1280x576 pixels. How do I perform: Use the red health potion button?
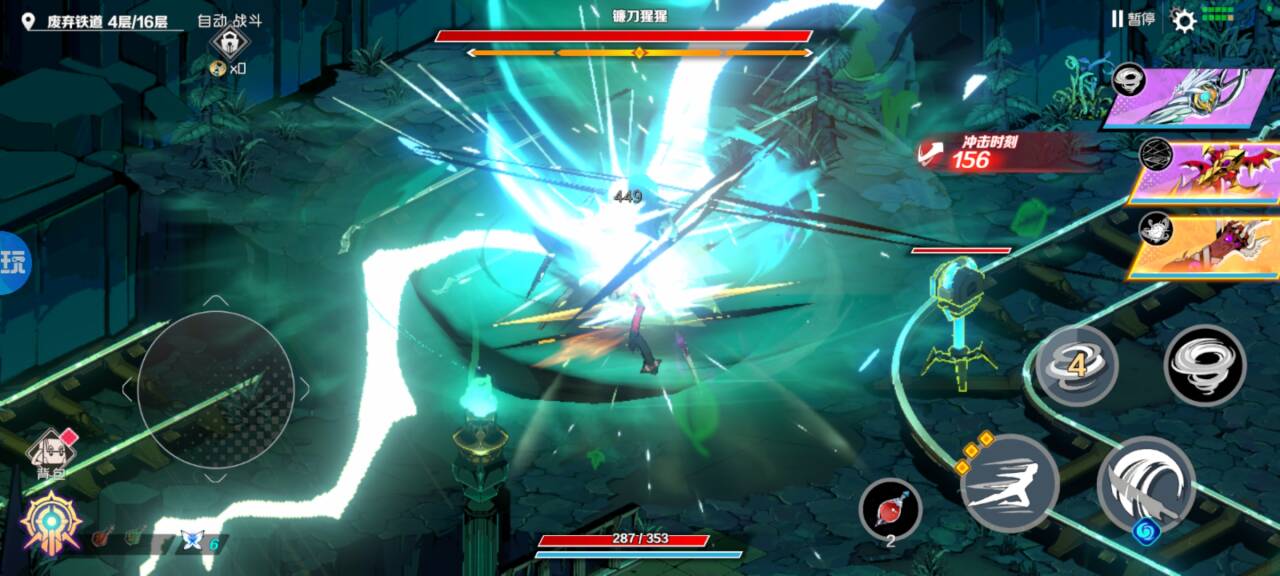(x=889, y=509)
